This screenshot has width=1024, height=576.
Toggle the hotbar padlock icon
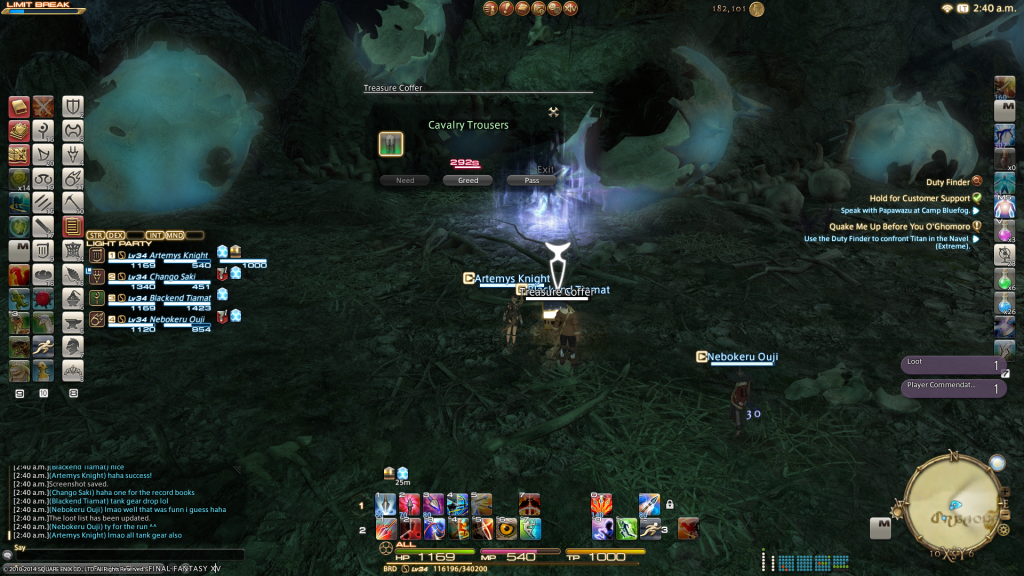click(669, 504)
